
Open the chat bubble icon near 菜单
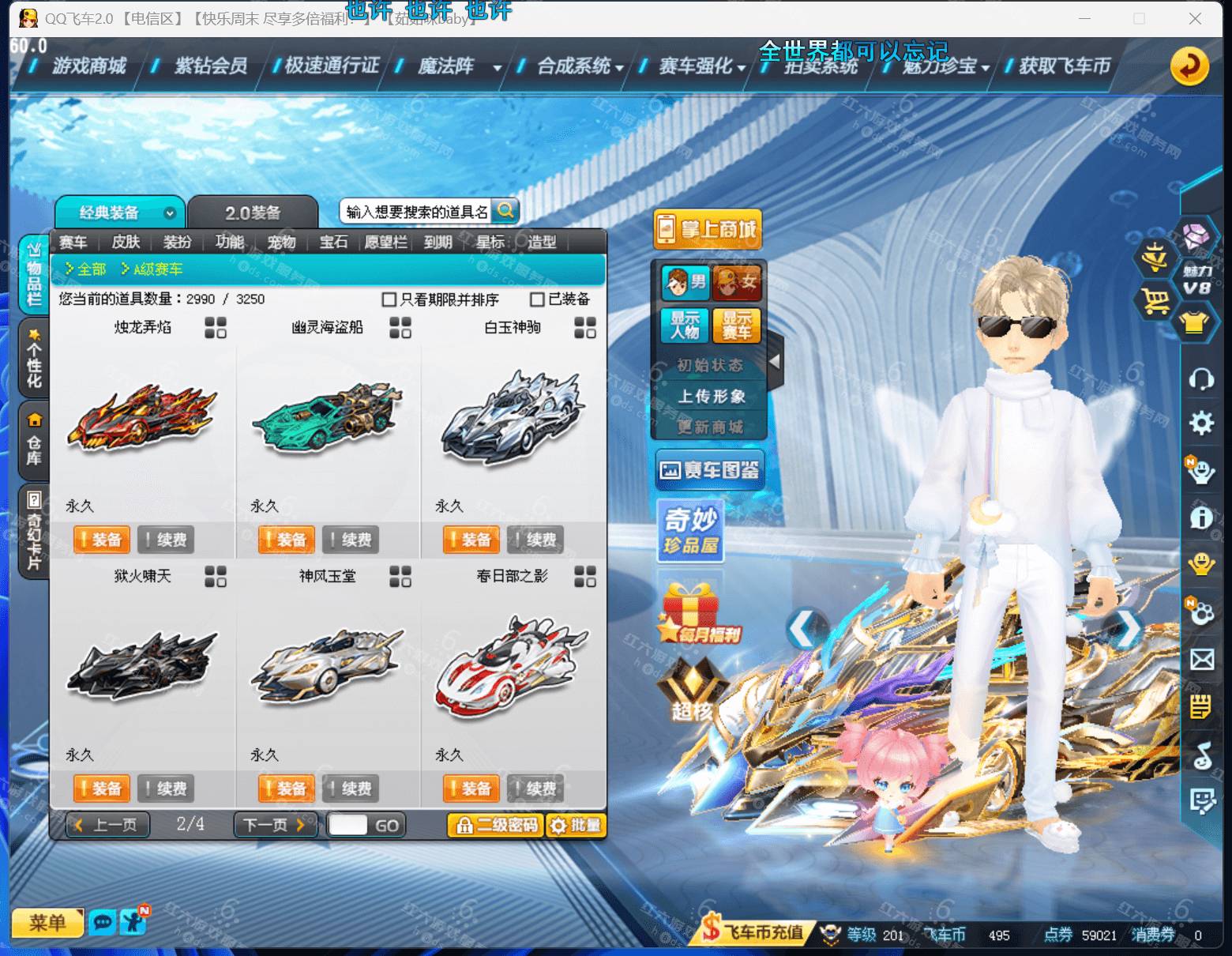103,922
